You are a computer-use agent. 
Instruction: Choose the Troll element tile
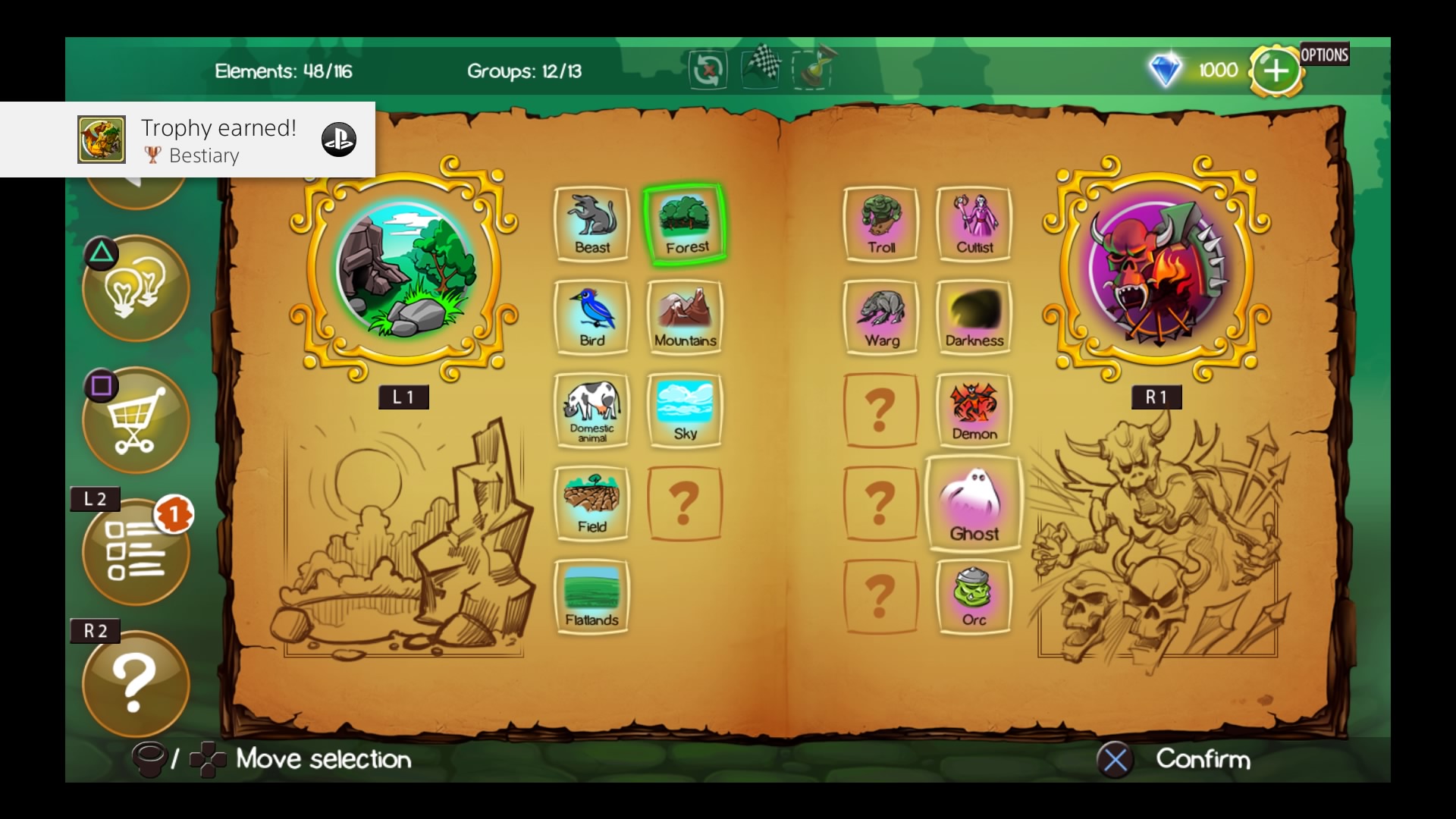point(881,224)
